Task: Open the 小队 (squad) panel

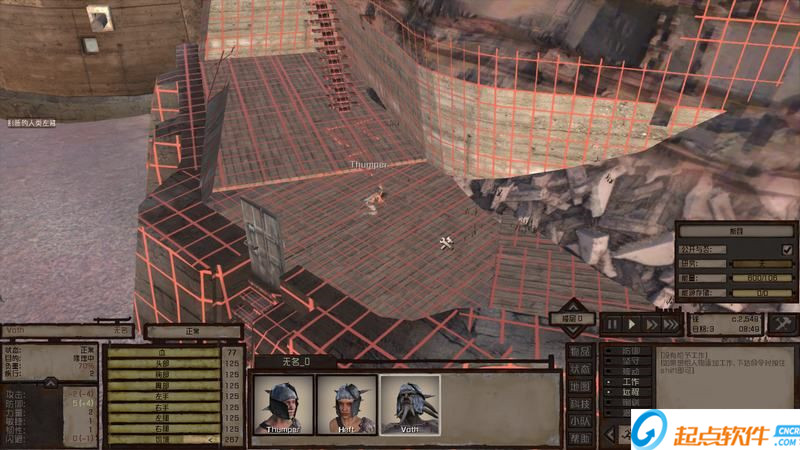Action: (580, 421)
